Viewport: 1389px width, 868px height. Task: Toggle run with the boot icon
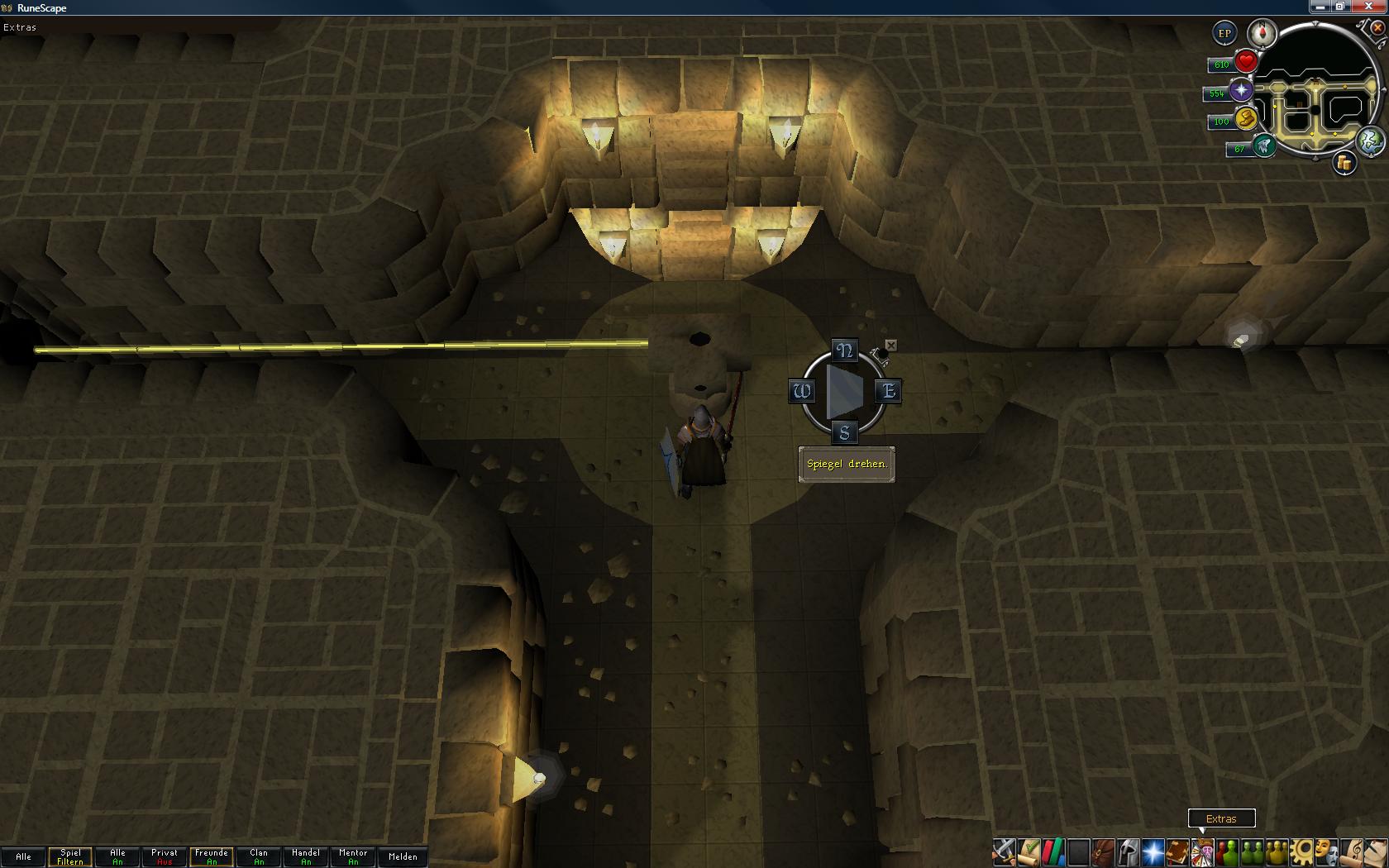click(1246, 119)
